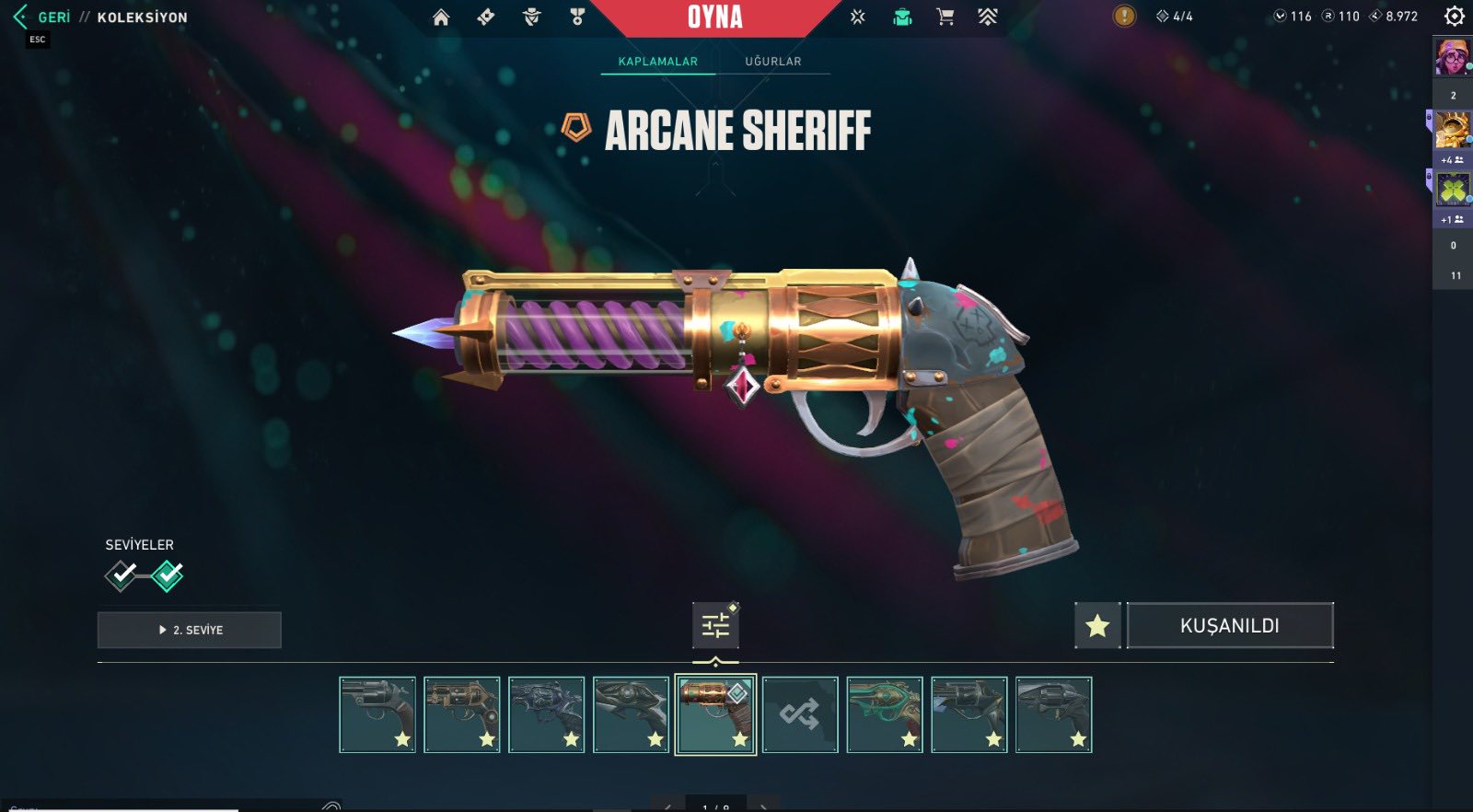Open settings with the gear icon

[x=1454, y=17]
